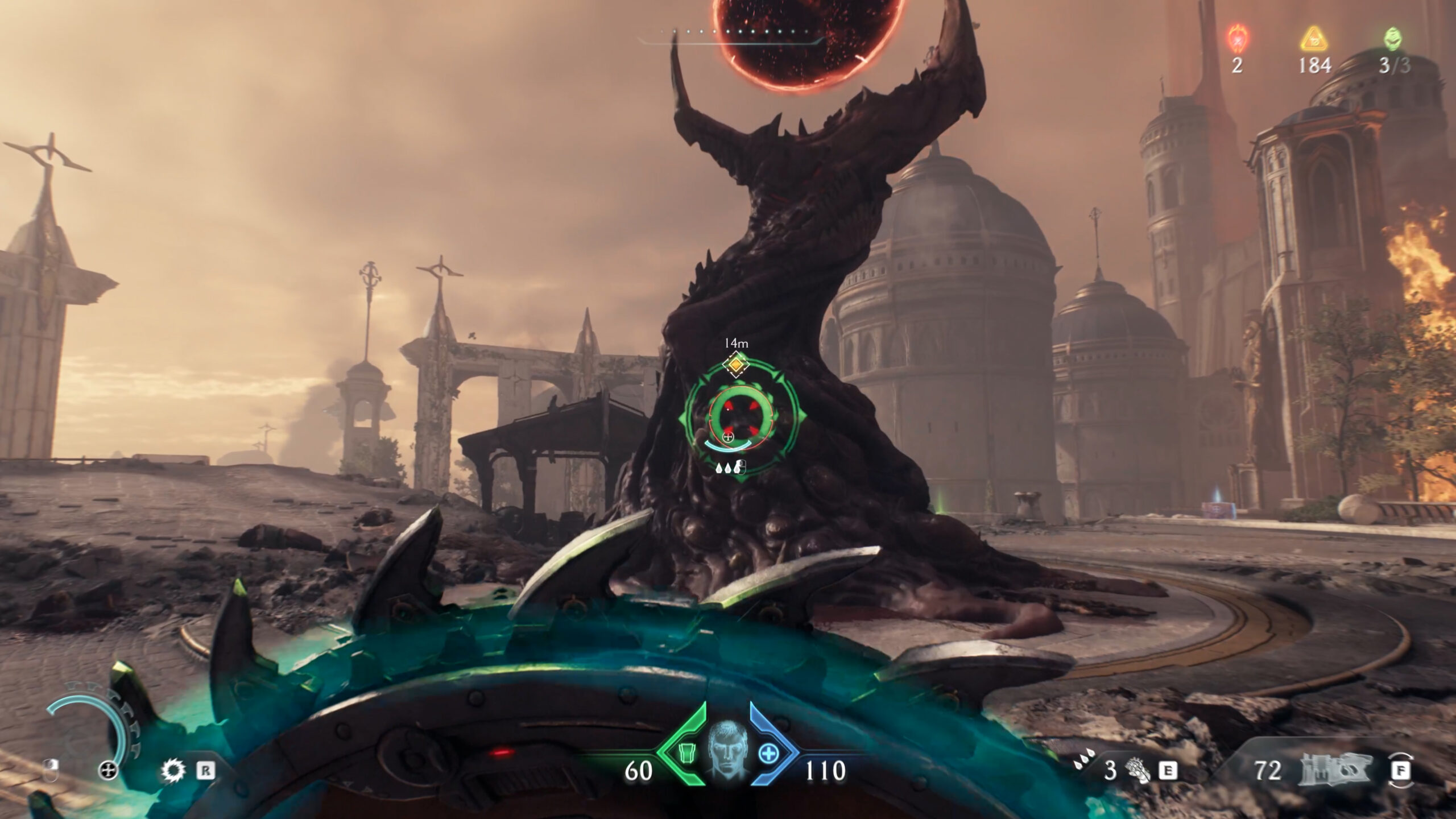Click the green helmet extra-lives icon
The height and width of the screenshot is (819, 1456).
point(1393,38)
